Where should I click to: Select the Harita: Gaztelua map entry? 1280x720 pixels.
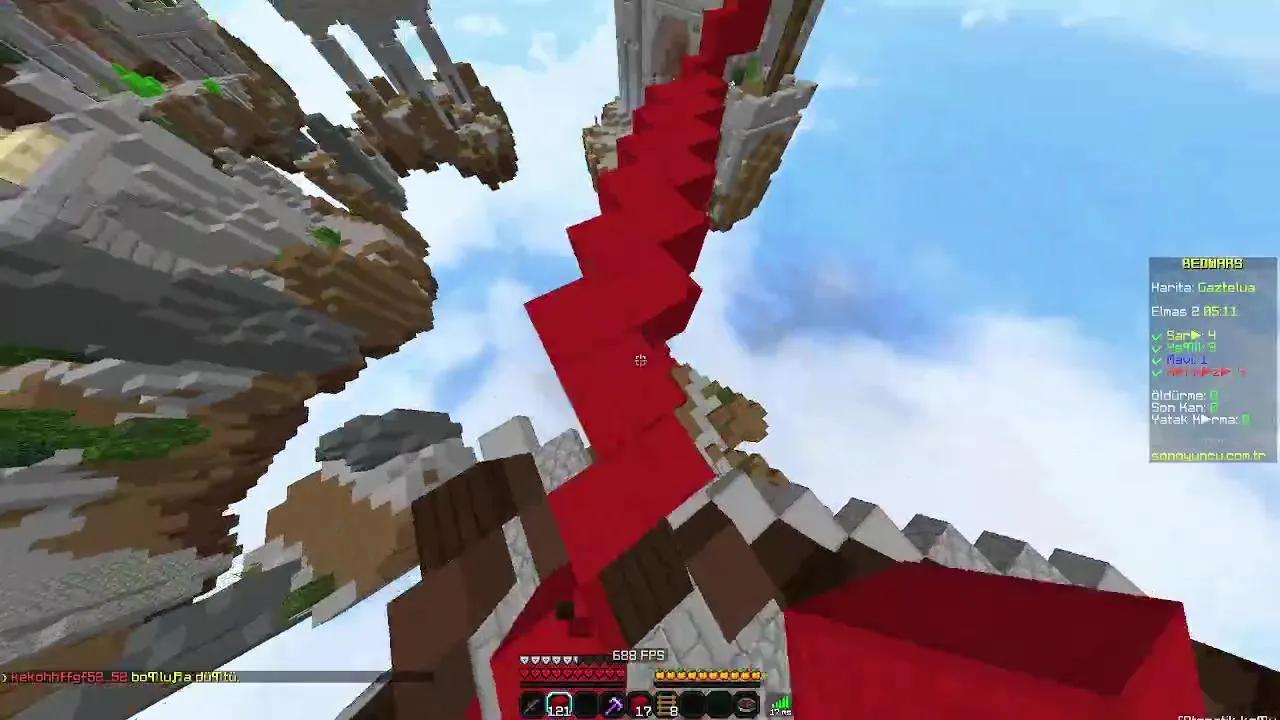(1205, 288)
